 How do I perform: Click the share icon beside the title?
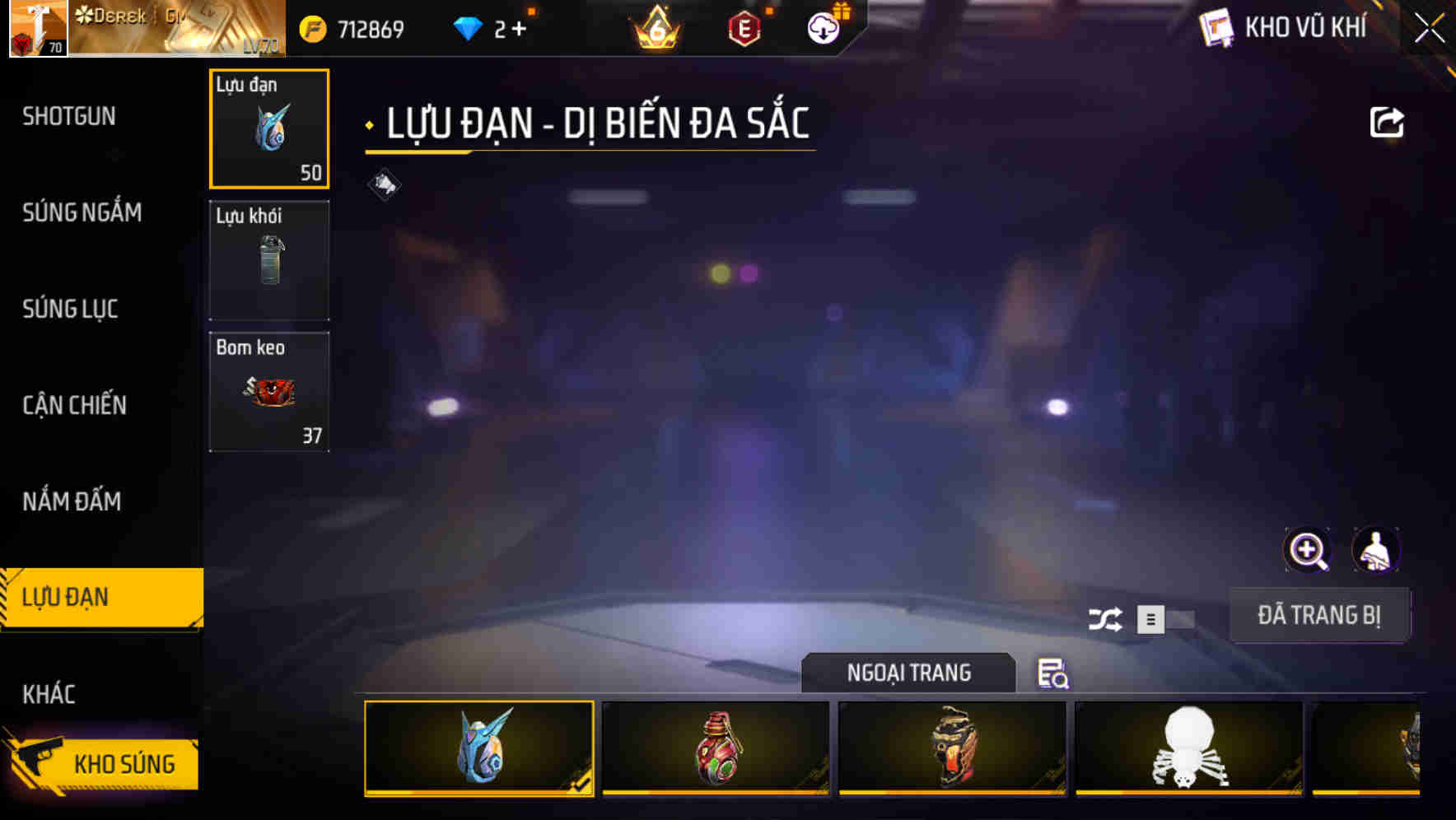1388,122
